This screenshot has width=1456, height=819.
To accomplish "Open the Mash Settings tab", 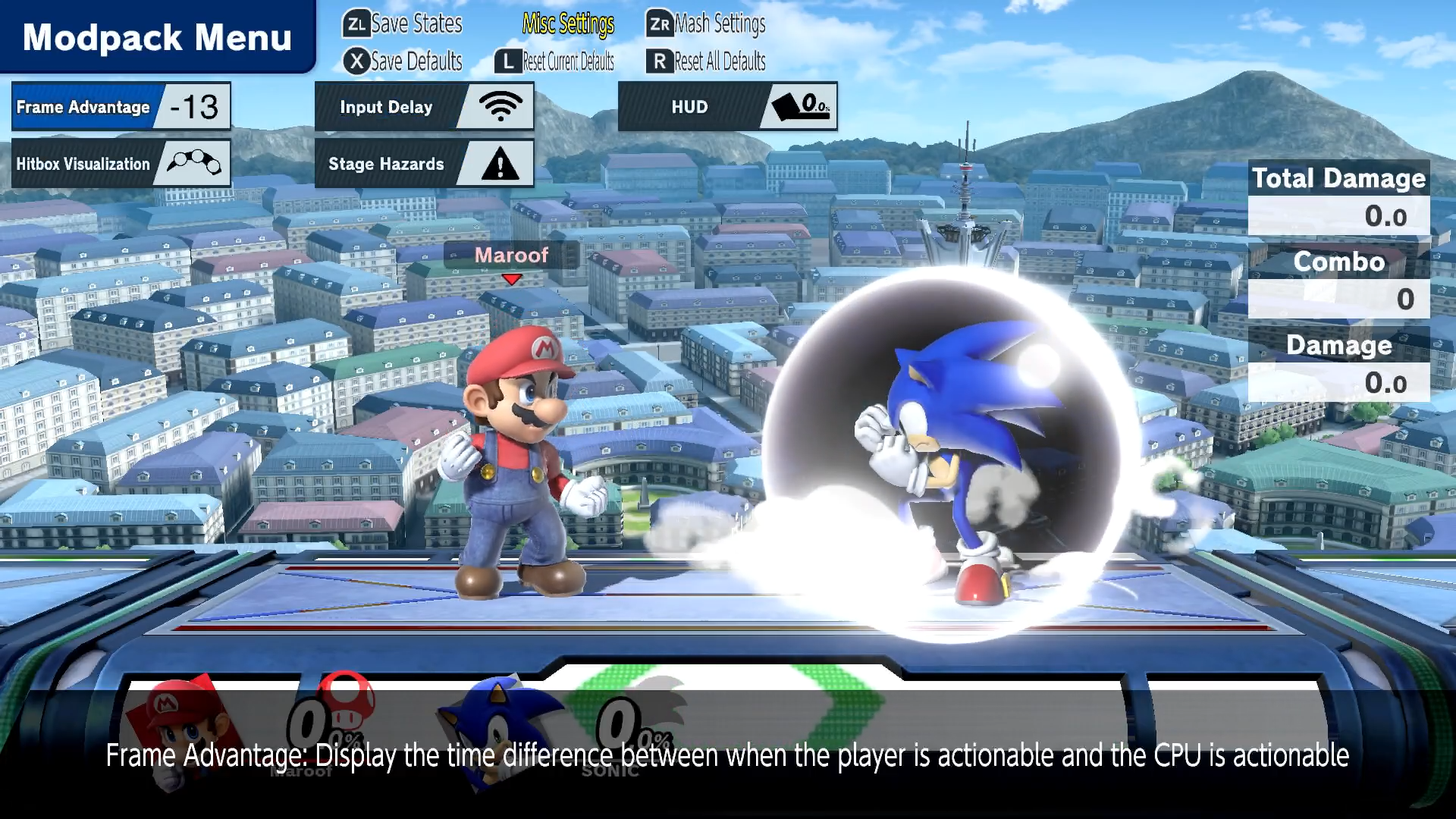I will pos(707,24).
